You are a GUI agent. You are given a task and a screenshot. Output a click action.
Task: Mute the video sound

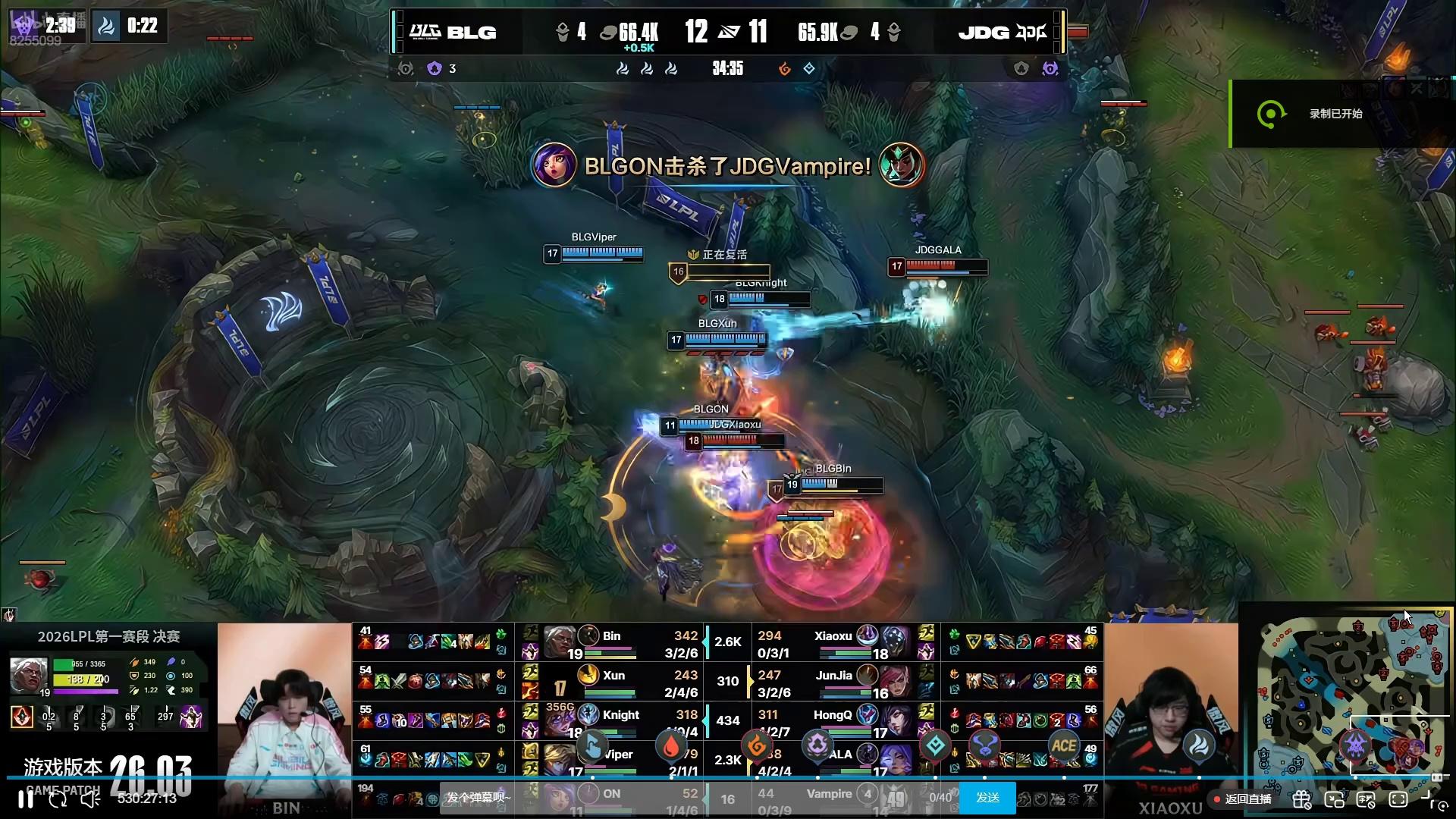click(90, 799)
